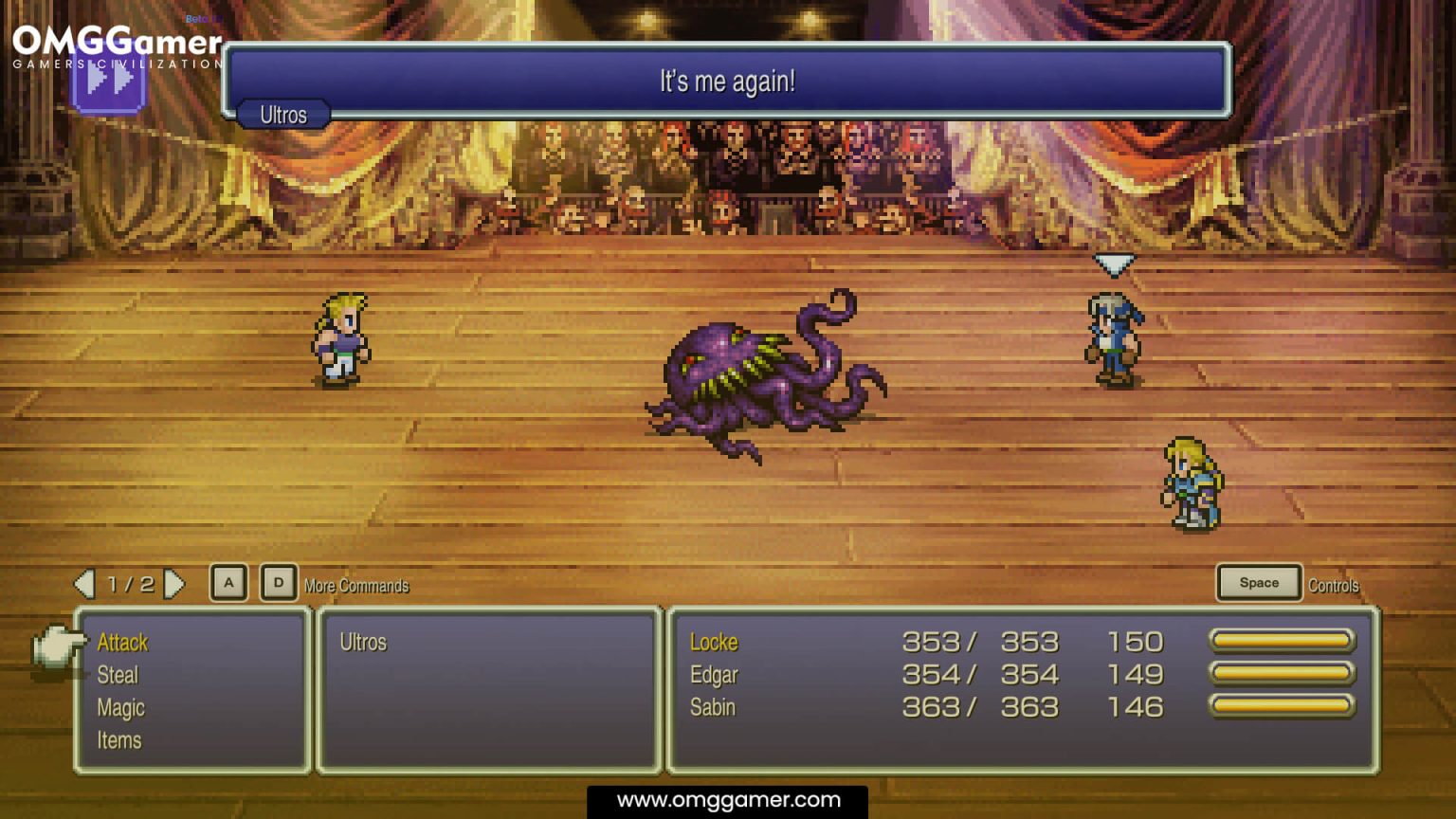Viewport: 1456px width, 819px height.
Task: Go to previous command page arrow
Action: 85,584
